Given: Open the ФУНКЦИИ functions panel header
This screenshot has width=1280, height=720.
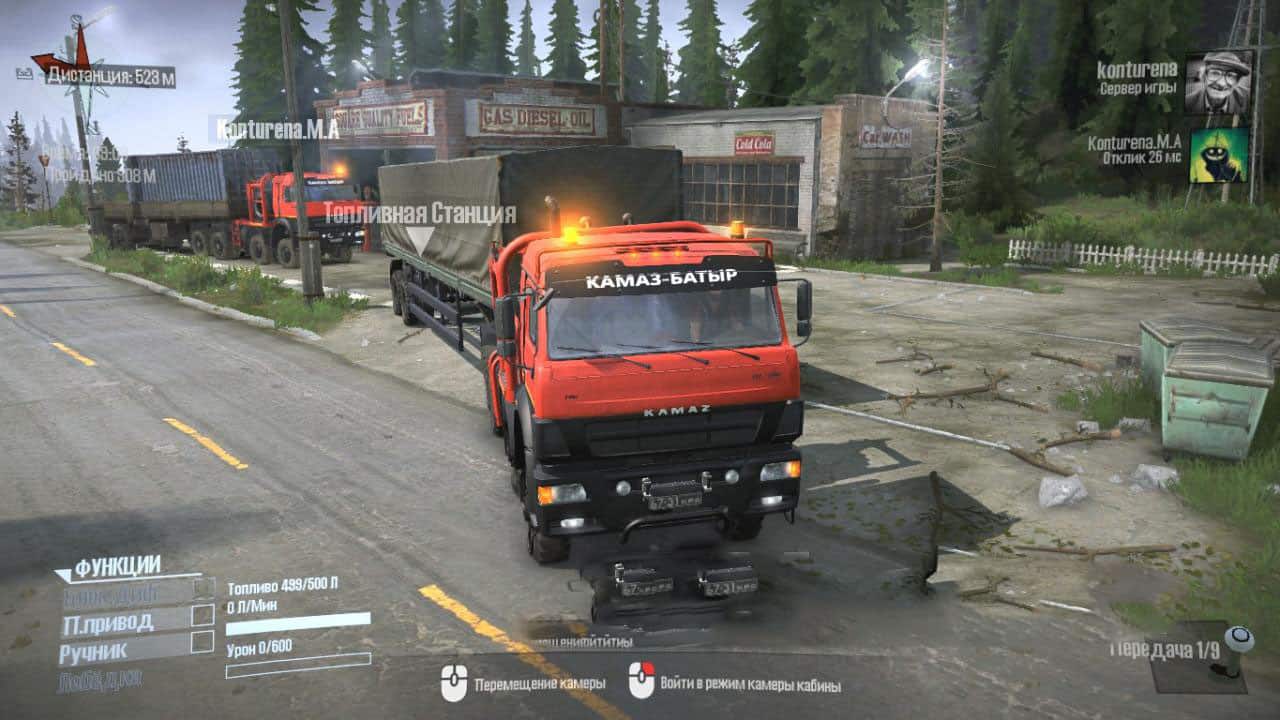Looking at the screenshot, I should [117, 566].
